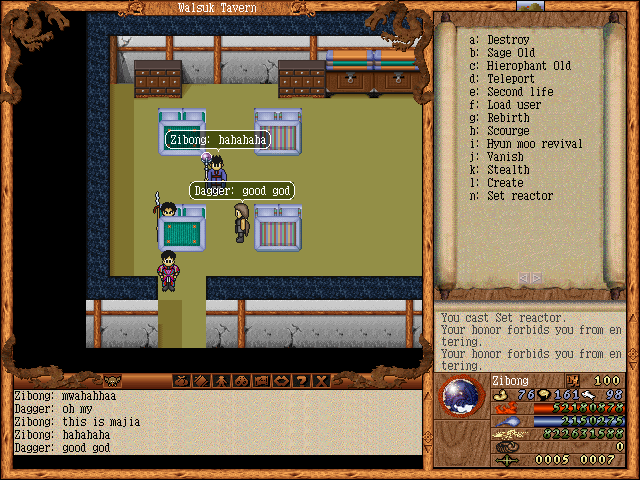This screenshot has width=640, height=480.
Task: Select Sage Old in the spell list
Action: tap(510, 53)
